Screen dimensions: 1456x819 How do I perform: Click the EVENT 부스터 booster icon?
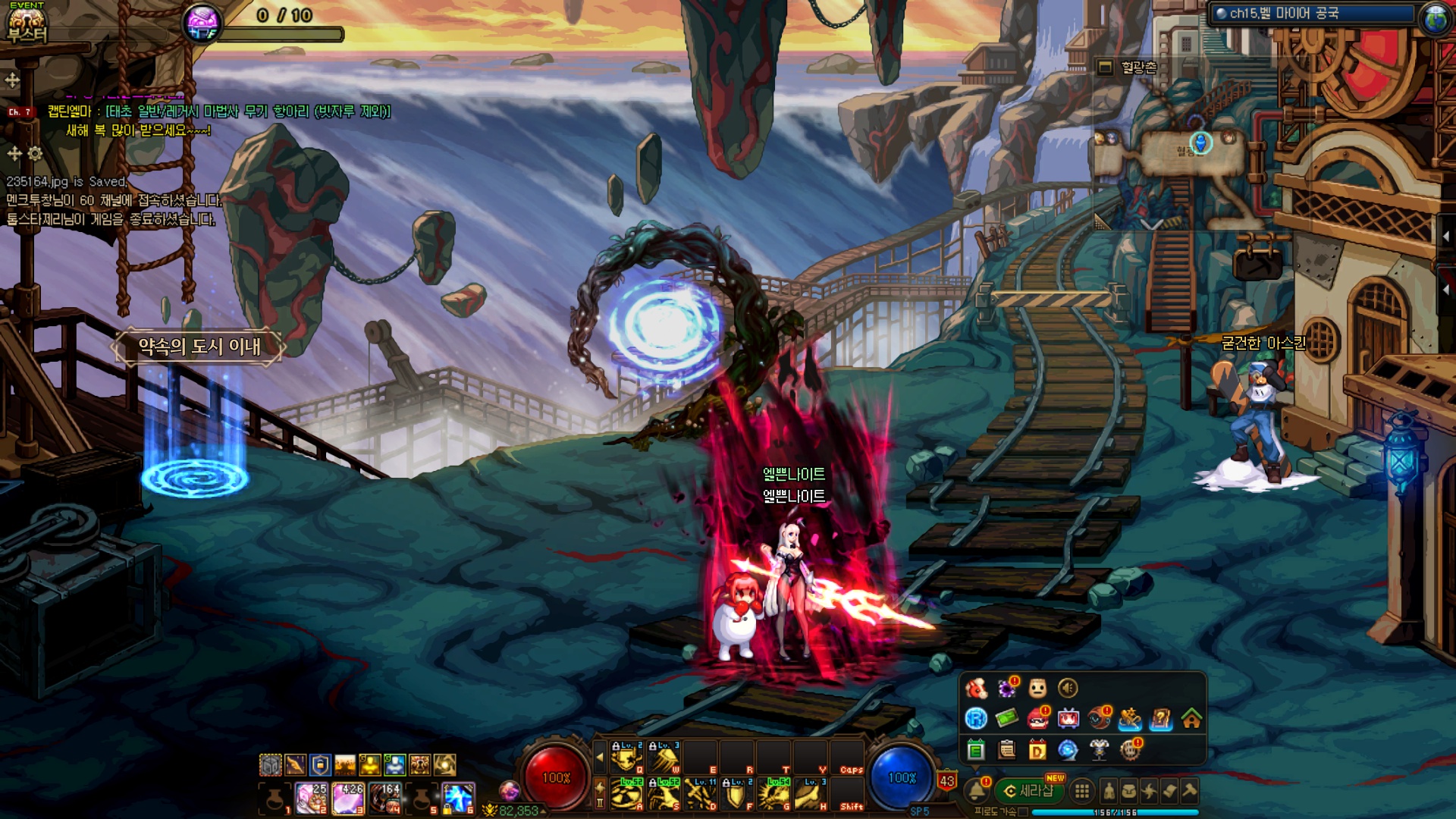click(x=27, y=23)
